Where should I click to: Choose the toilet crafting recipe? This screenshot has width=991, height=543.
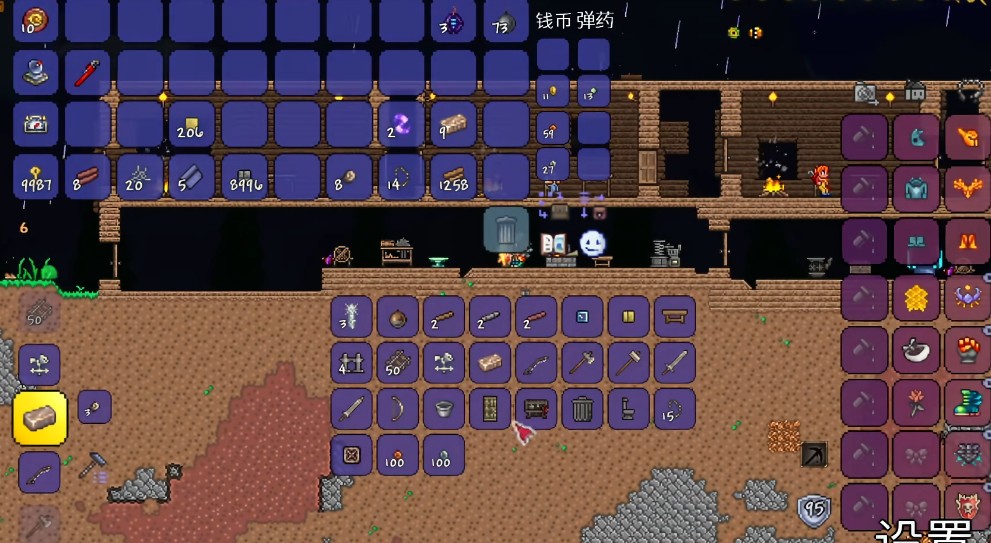click(629, 409)
